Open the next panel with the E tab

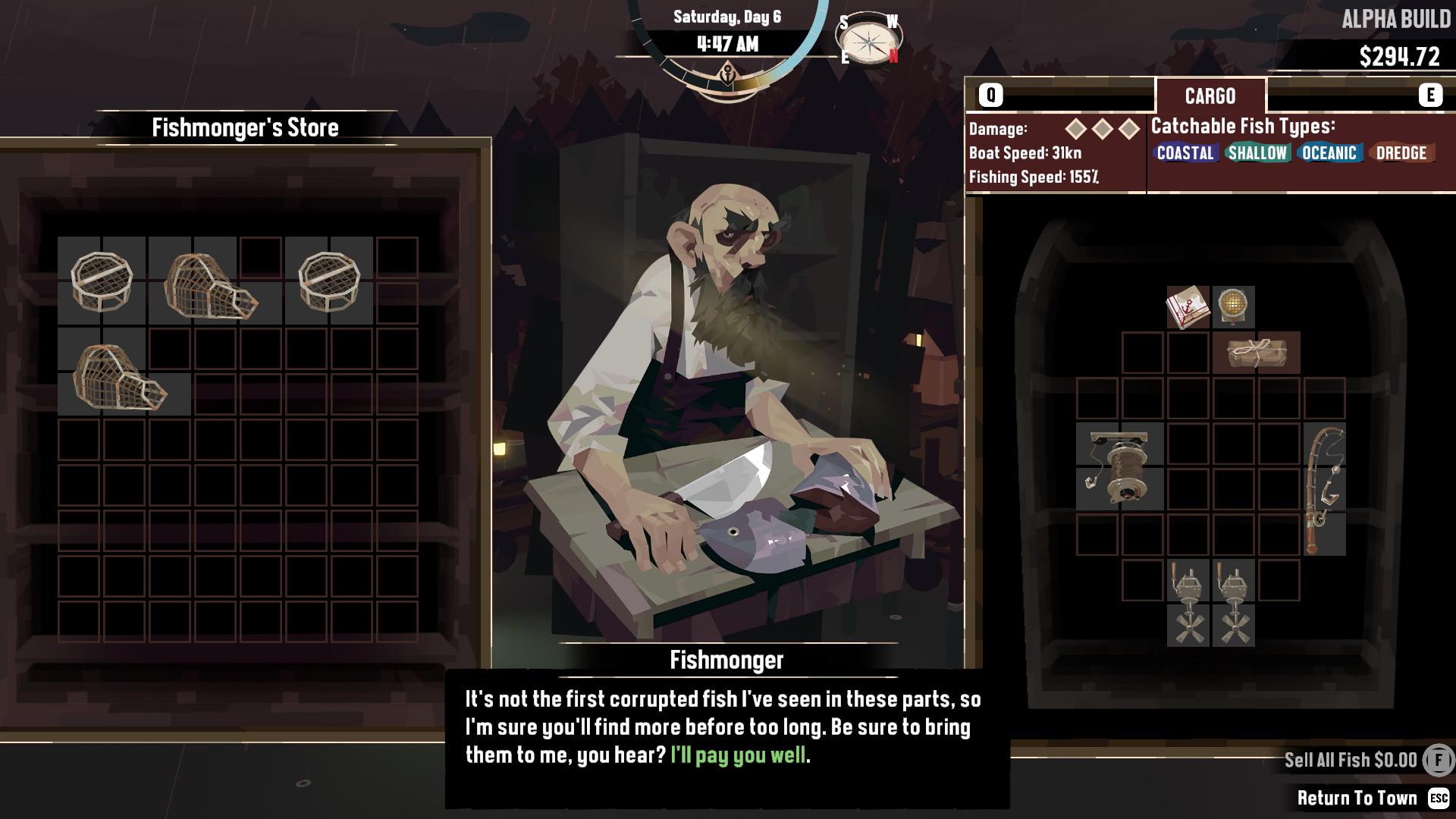tap(1430, 94)
